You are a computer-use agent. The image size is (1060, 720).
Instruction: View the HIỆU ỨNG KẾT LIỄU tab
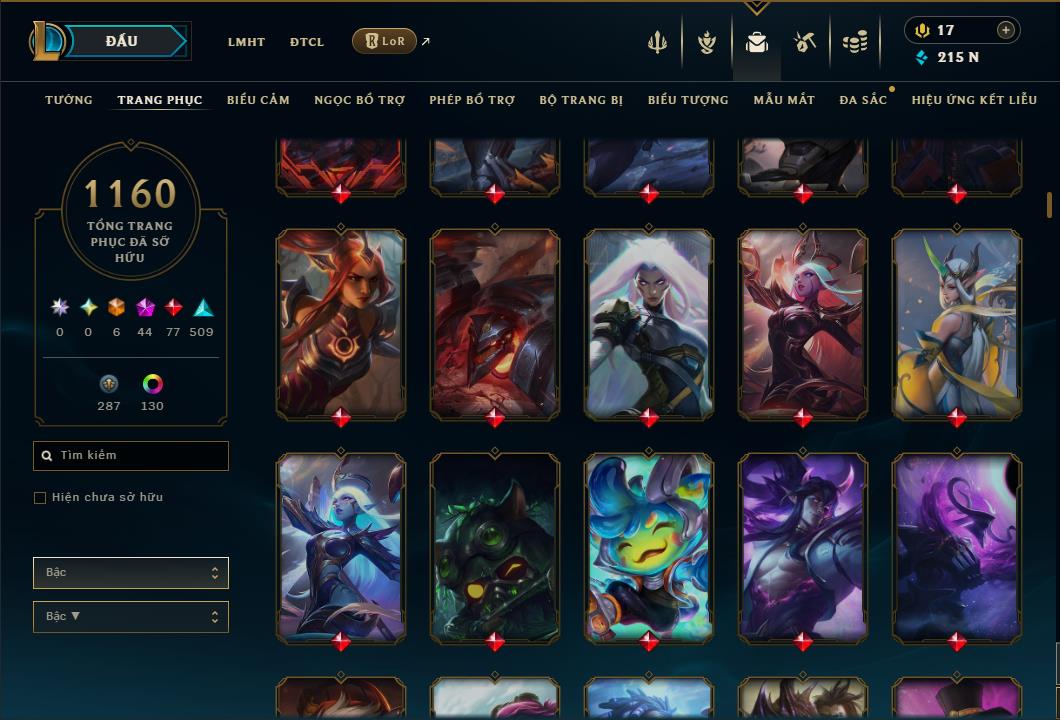[x=974, y=100]
